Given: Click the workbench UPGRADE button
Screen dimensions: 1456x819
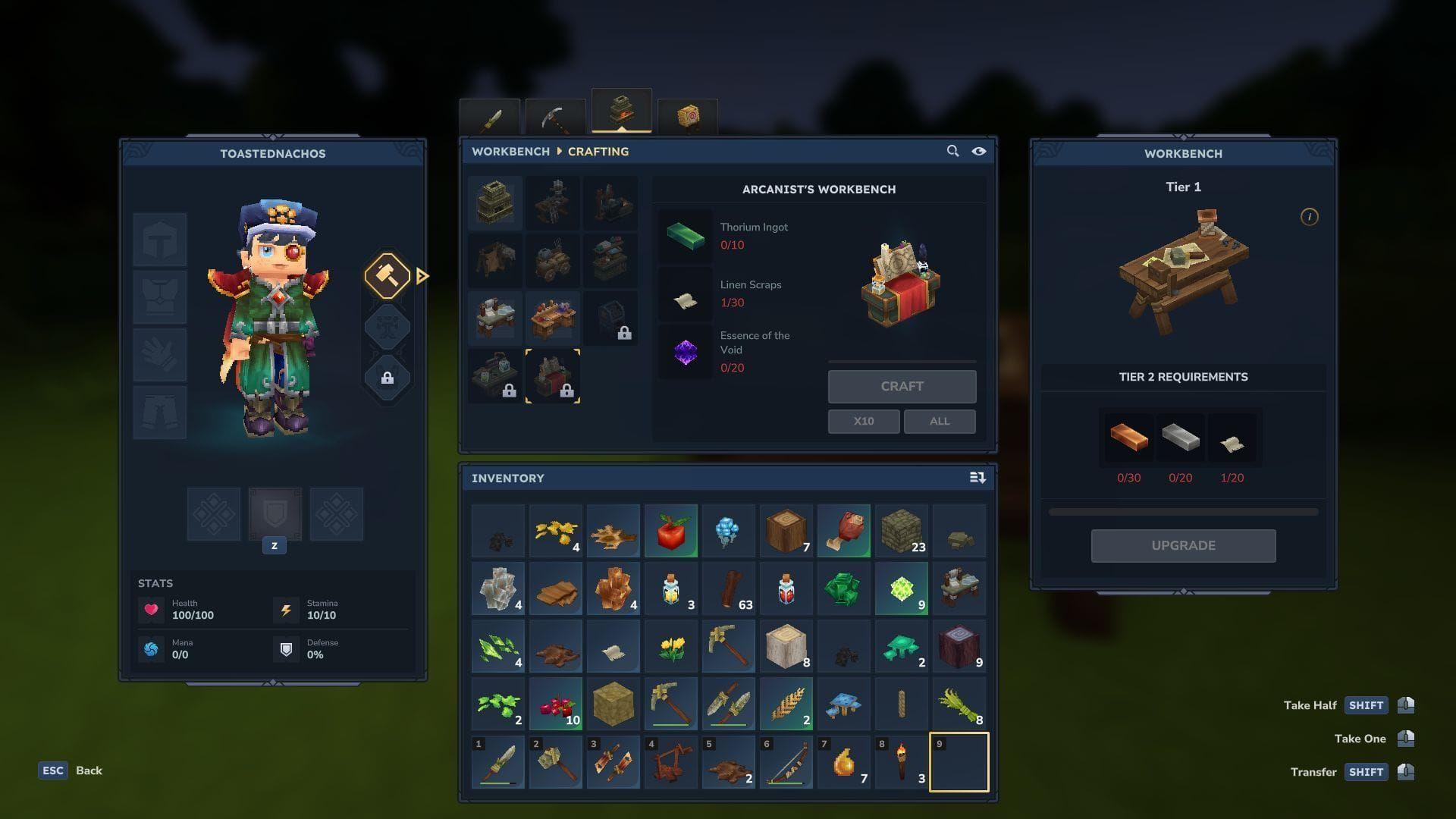Looking at the screenshot, I should 1183,545.
